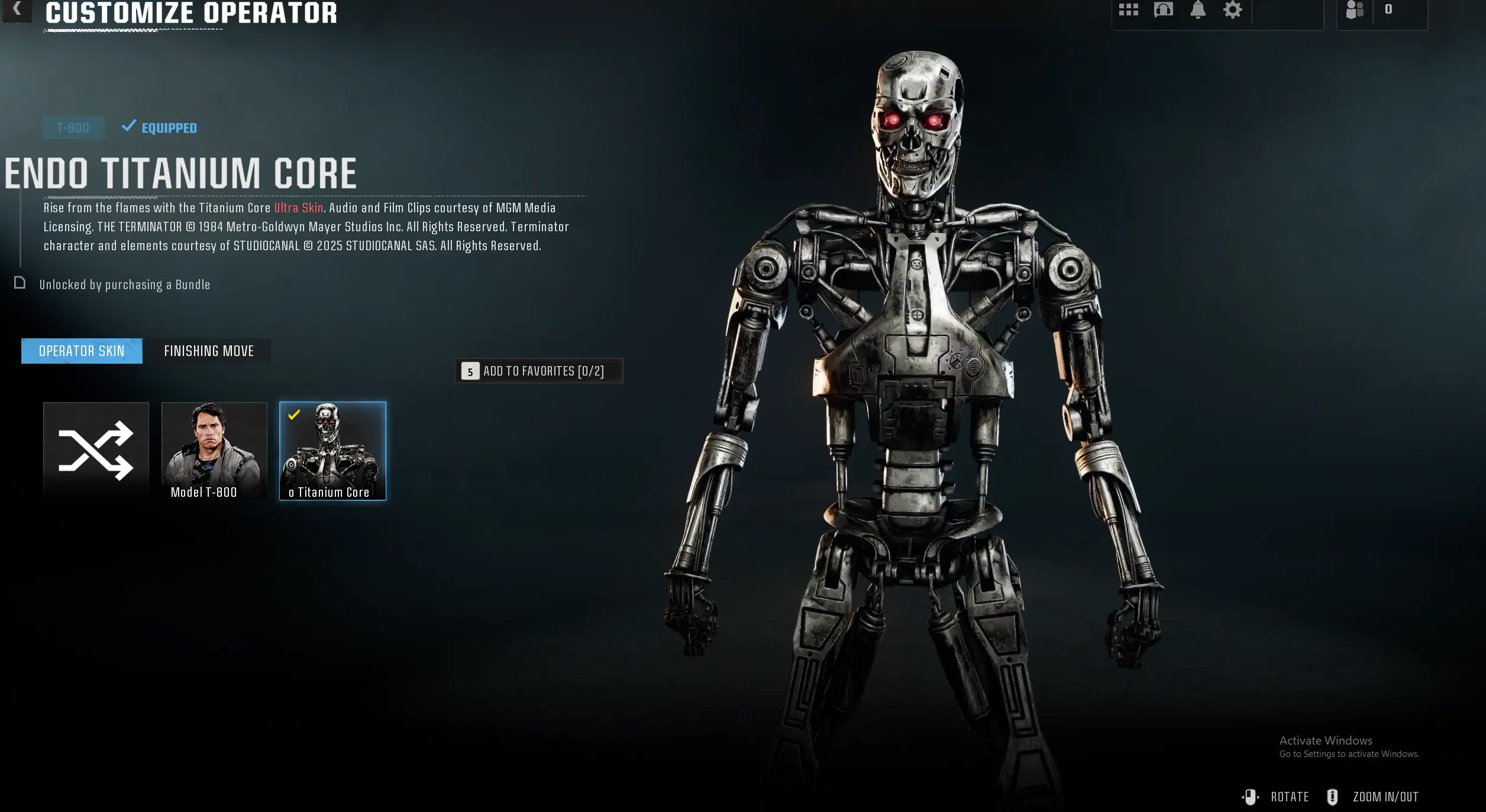Click the yellow check on Titanium Core thumbnail
The width and height of the screenshot is (1486, 812).
[294, 416]
